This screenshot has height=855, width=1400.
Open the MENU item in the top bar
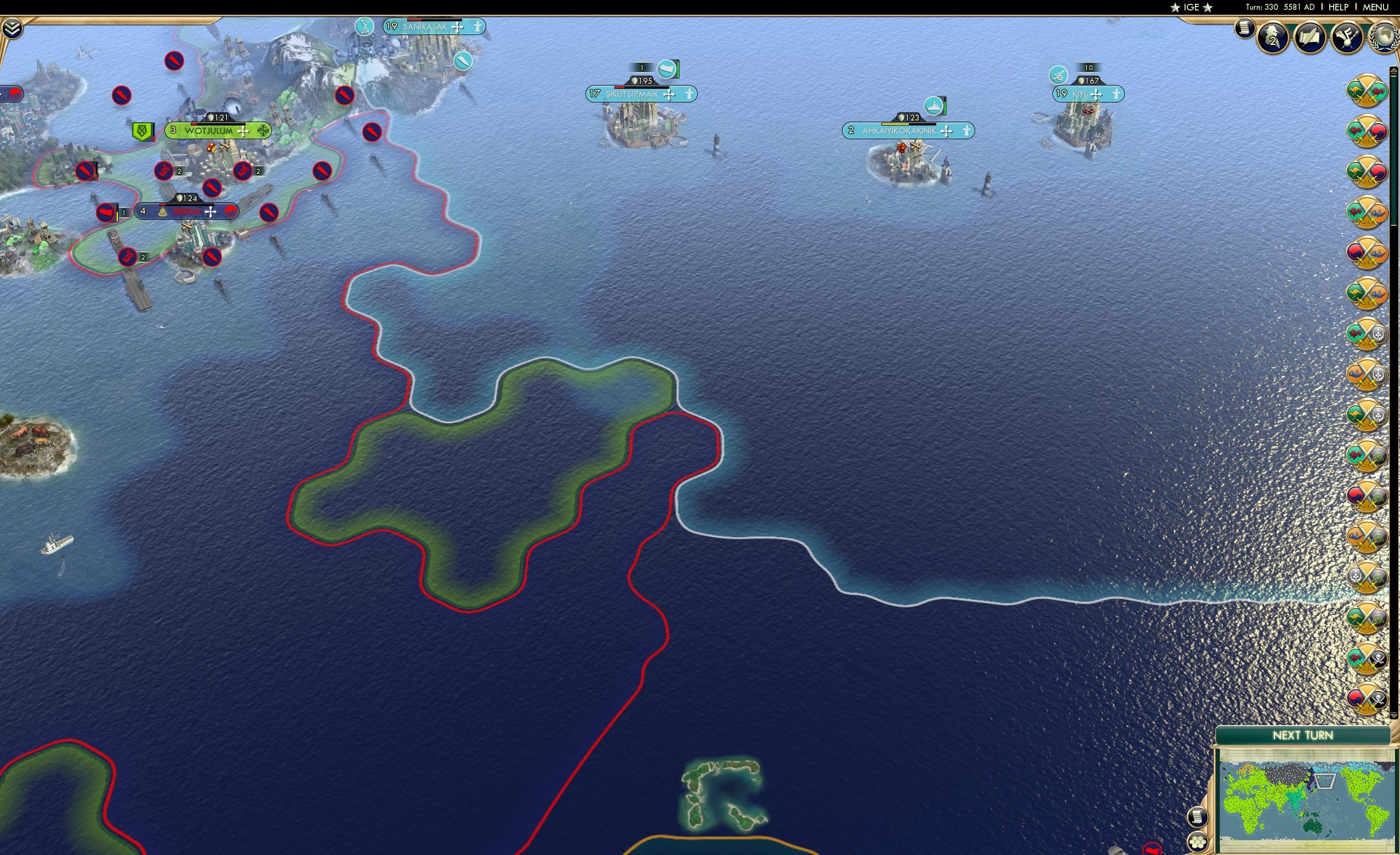point(1375,7)
